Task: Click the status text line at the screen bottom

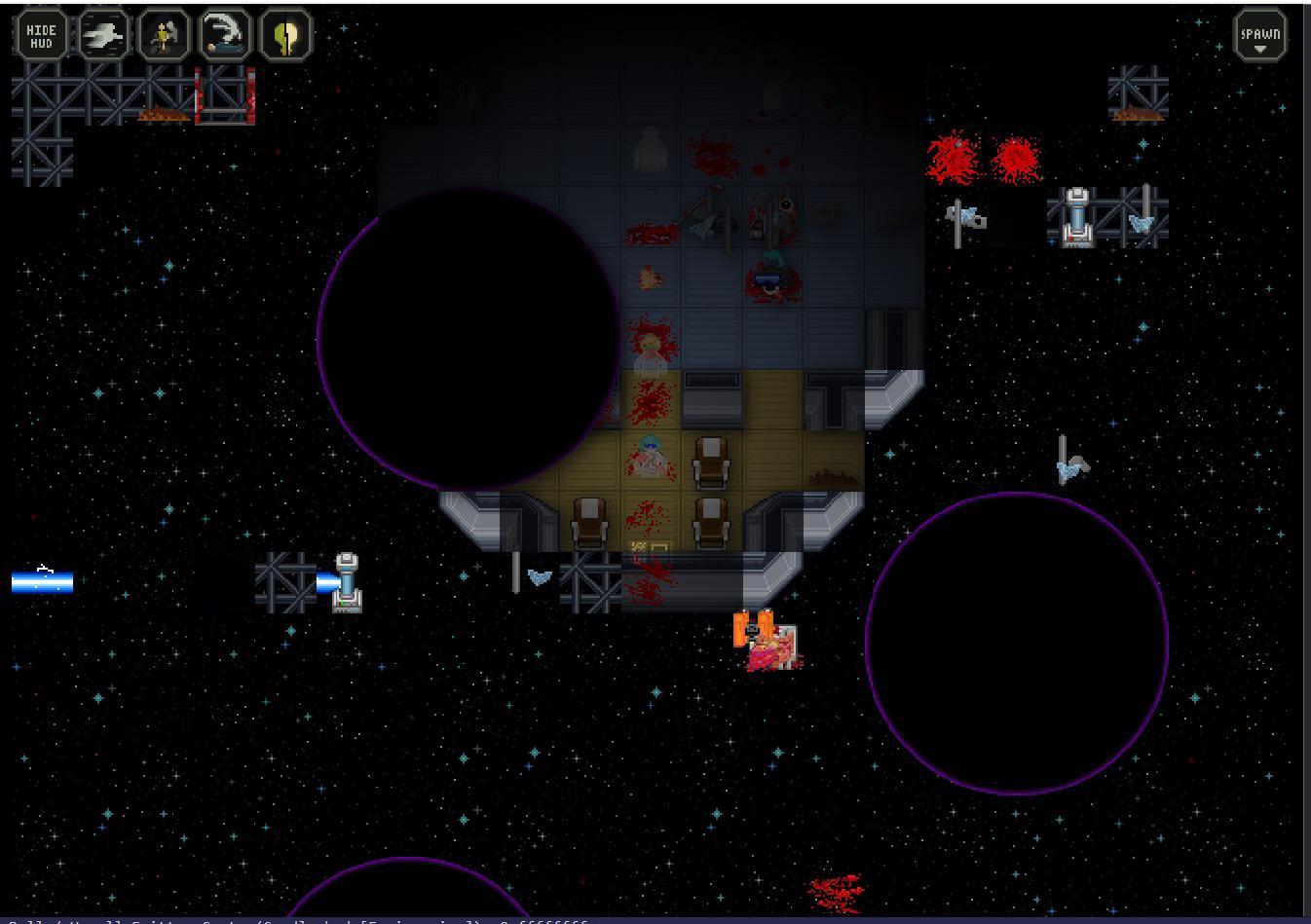Action: click(x=292, y=920)
